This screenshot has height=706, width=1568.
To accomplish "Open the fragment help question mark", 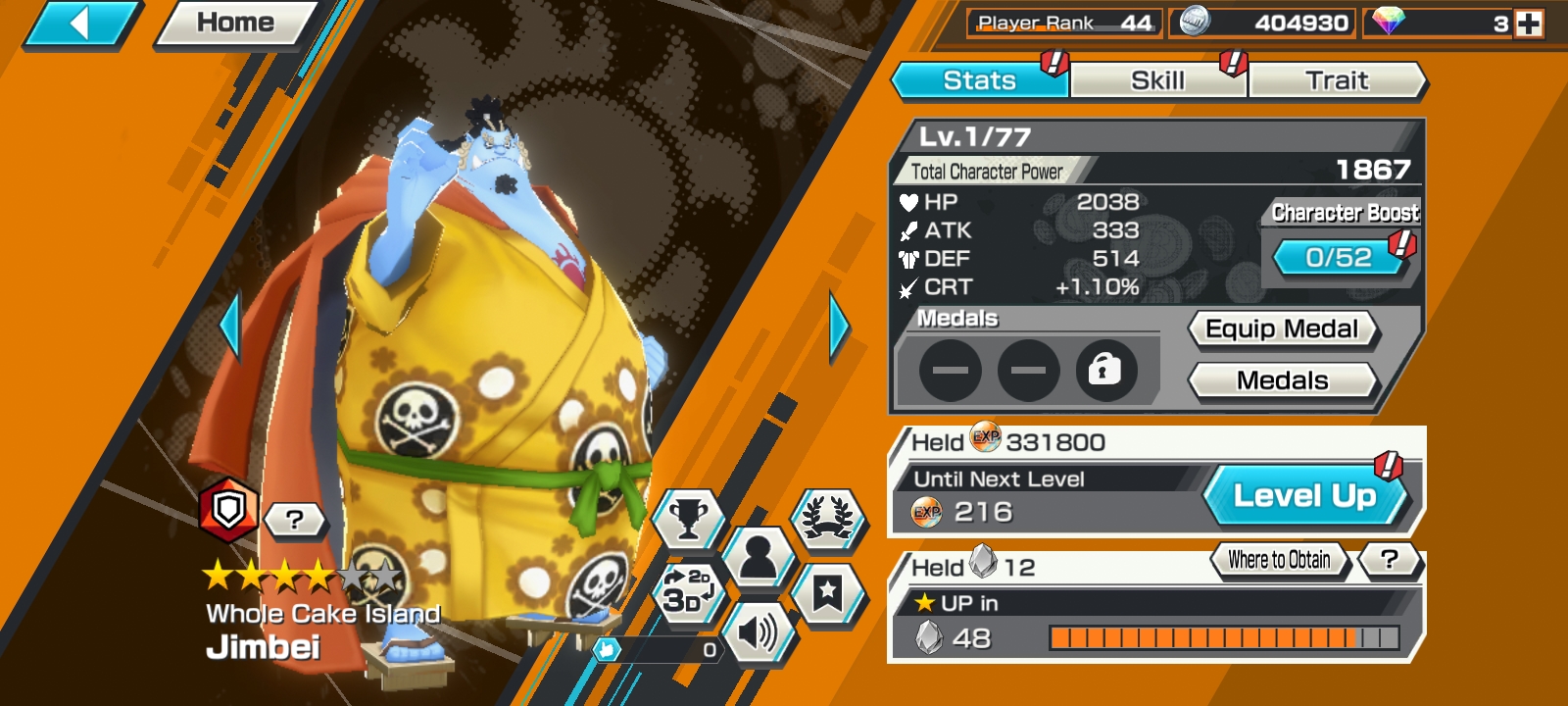I will pos(1389,560).
